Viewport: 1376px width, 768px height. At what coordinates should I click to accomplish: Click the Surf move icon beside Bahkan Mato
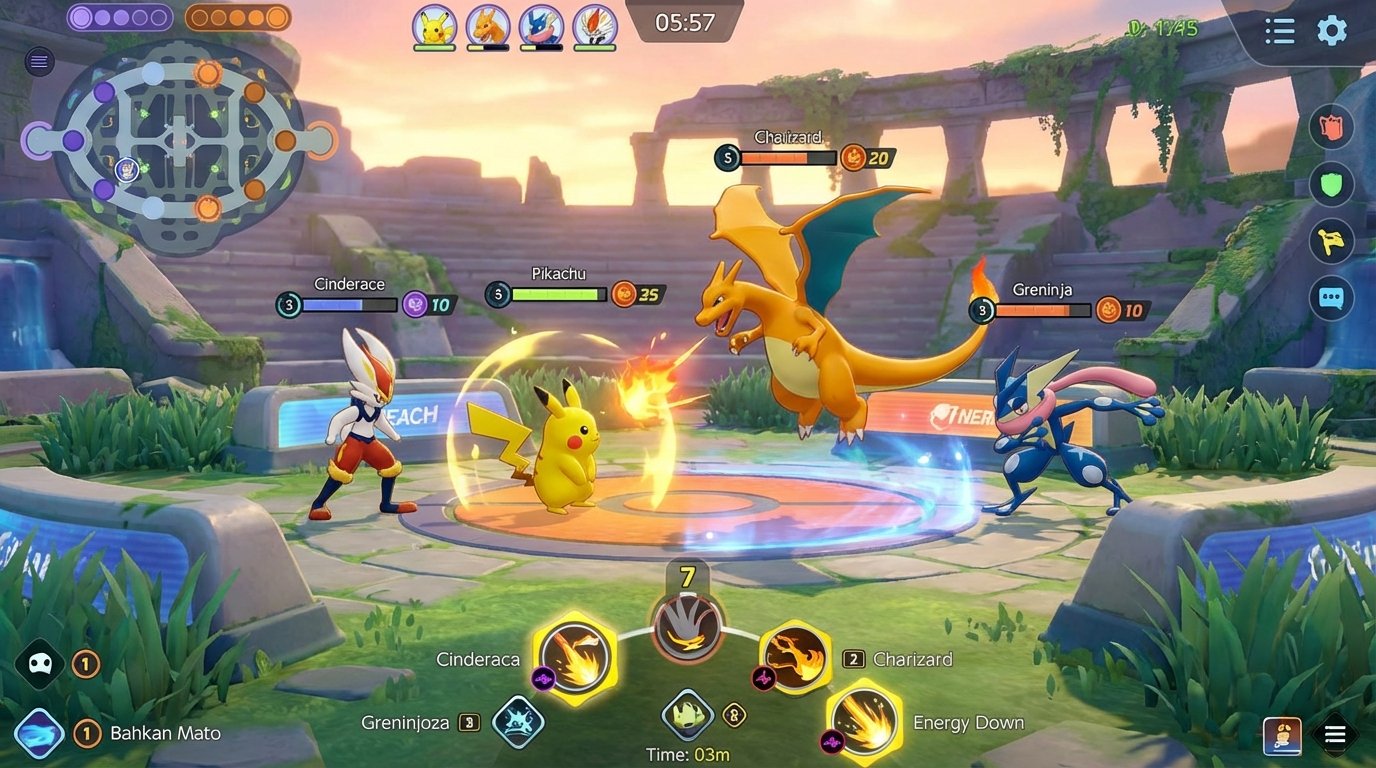(x=37, y=733)
